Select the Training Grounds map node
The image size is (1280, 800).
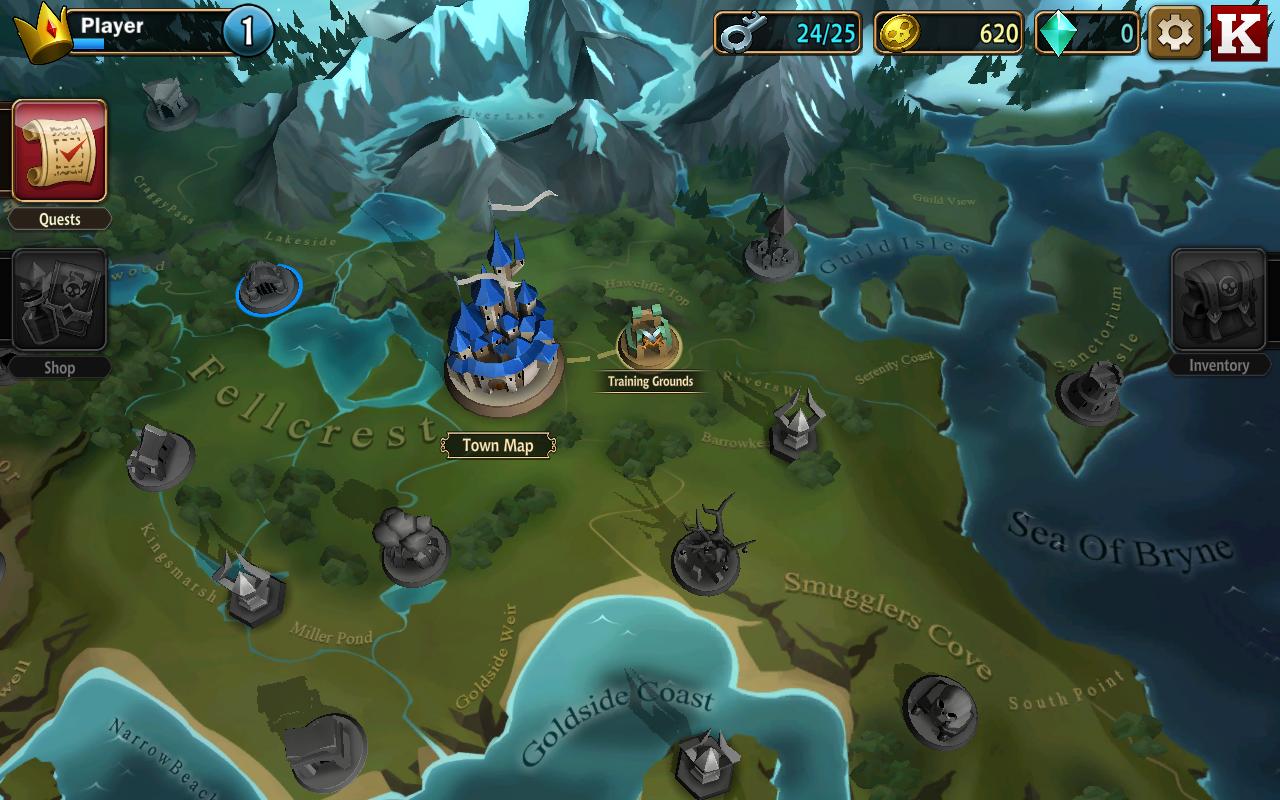[x=649, y=340]
